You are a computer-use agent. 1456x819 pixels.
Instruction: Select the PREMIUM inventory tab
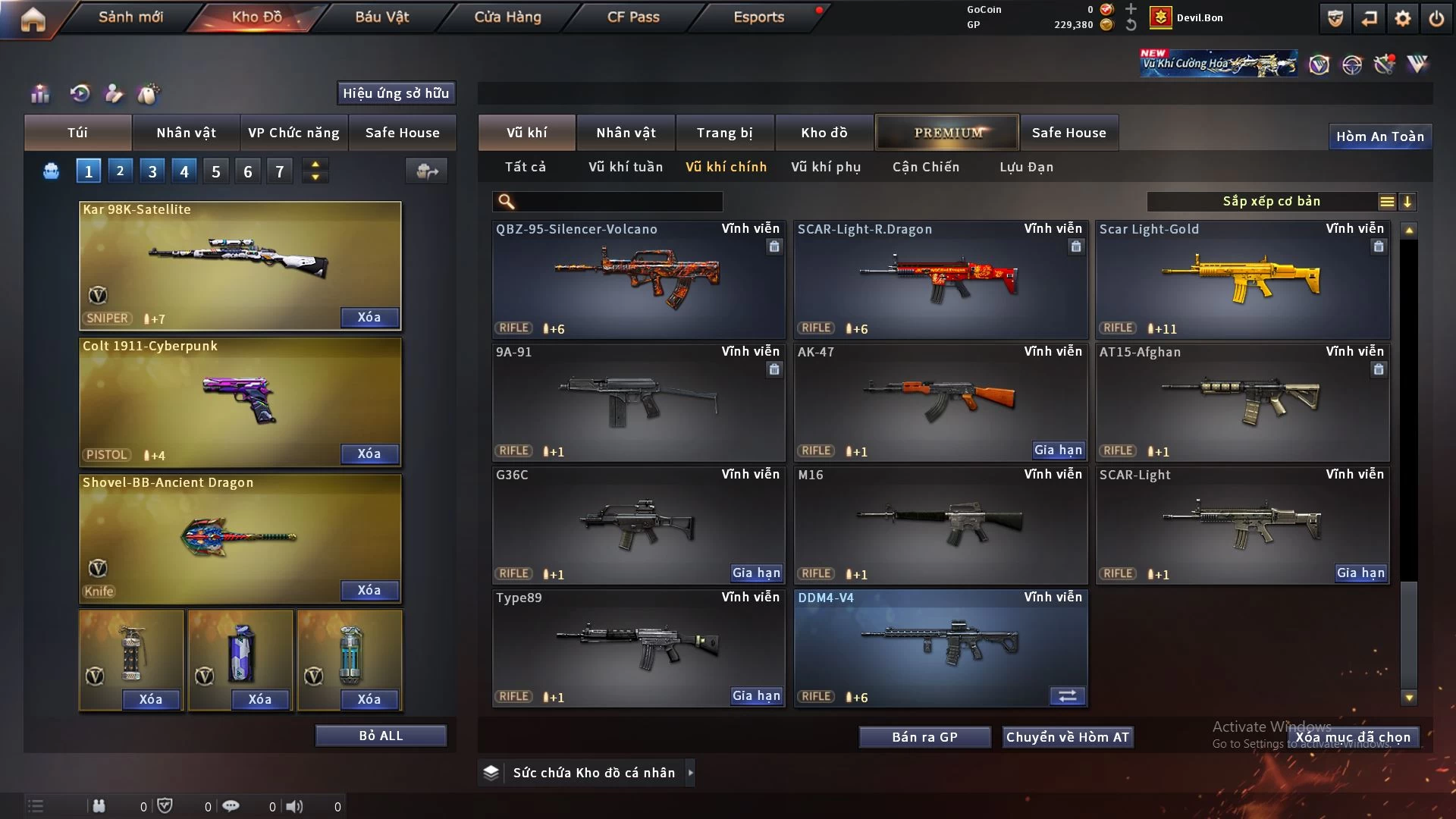coord(947,133)
